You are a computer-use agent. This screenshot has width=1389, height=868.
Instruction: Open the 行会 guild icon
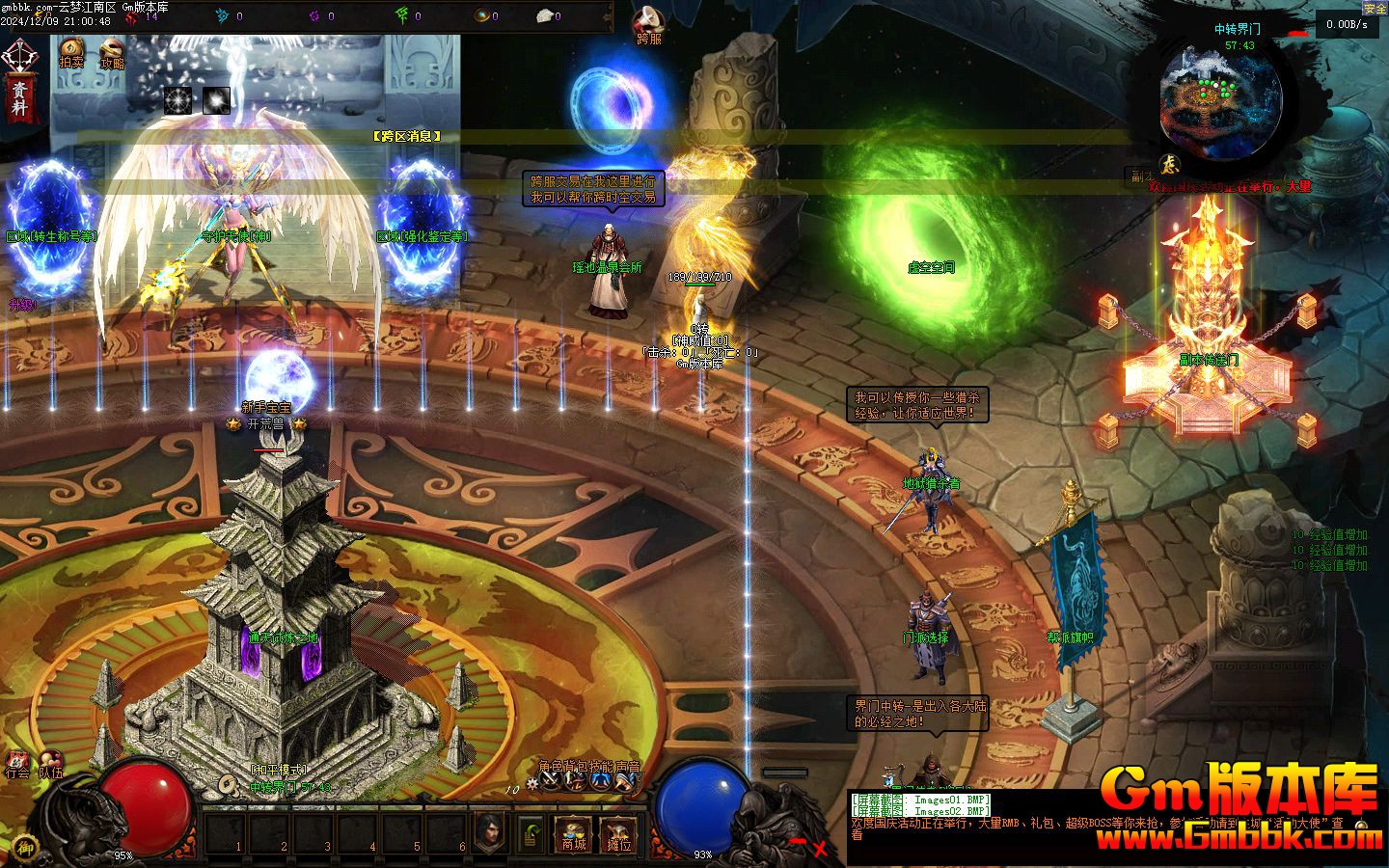[16, 763]
